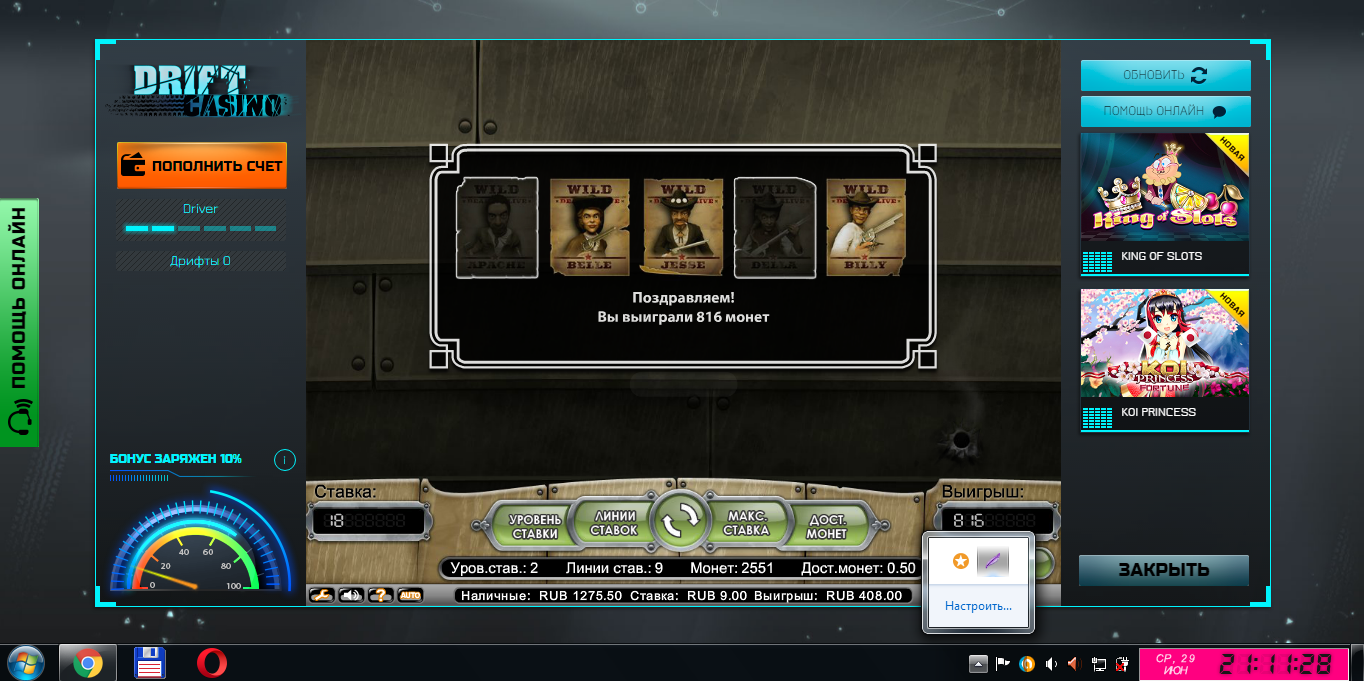Change coin value with Дост. Монет button
This screenshot has width=1364, height=681.
(827, 526)
